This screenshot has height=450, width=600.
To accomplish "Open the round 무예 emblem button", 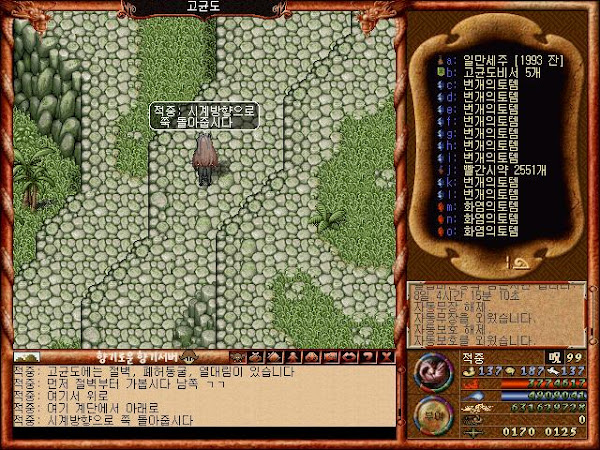I will pyautogui.click(x=432, y=415).
